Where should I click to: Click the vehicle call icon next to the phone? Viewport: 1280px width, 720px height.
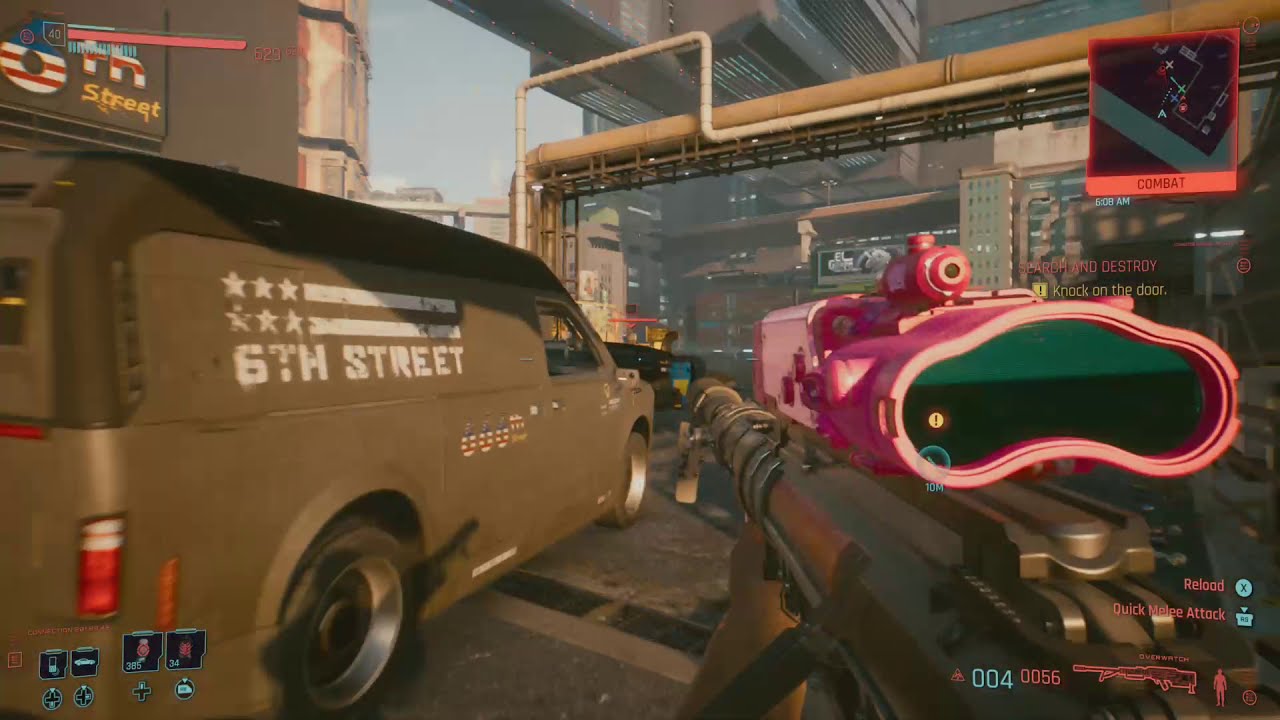(84, 662)
